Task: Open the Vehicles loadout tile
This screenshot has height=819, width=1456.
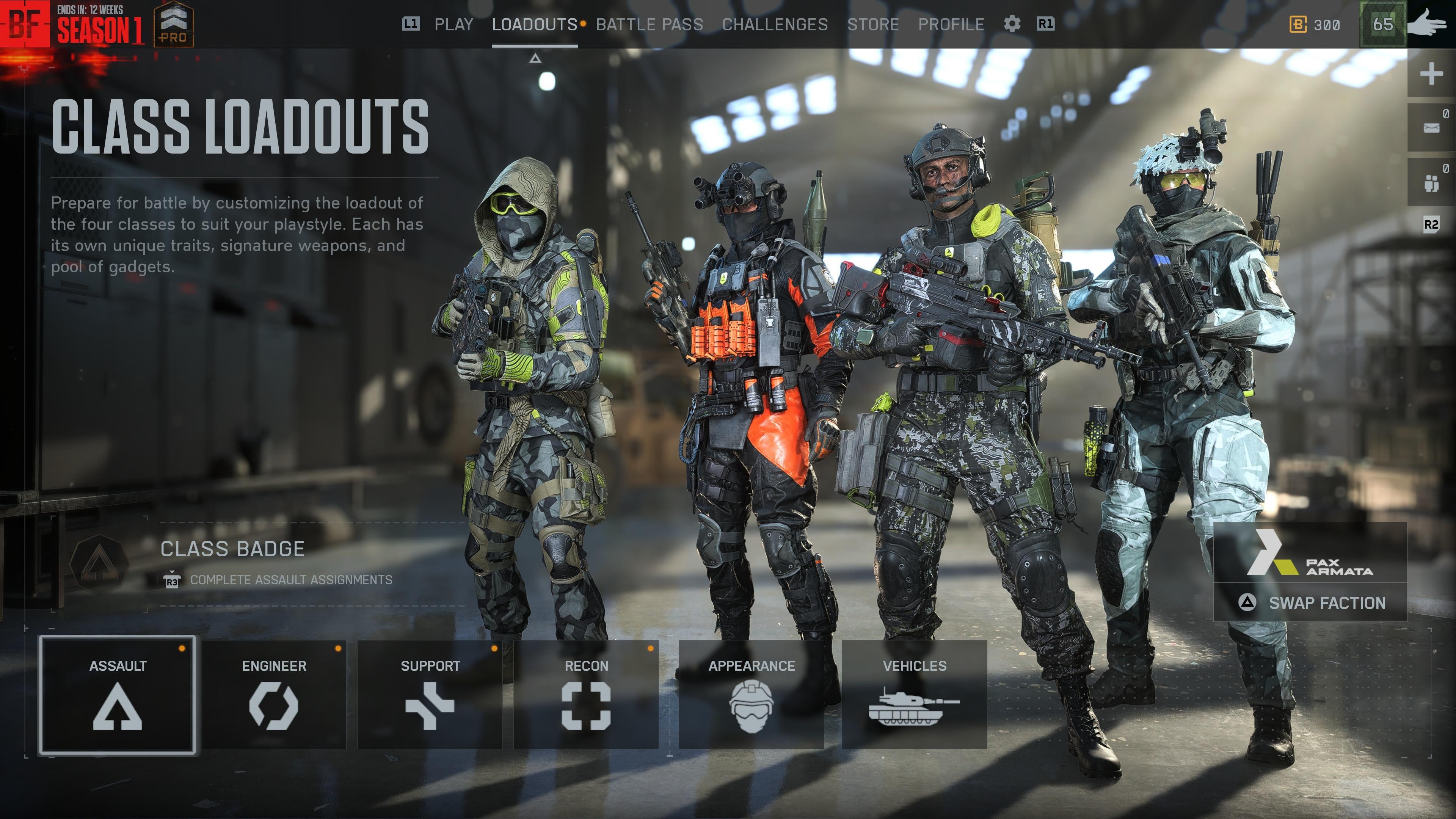Action: (x=914, y=695)
